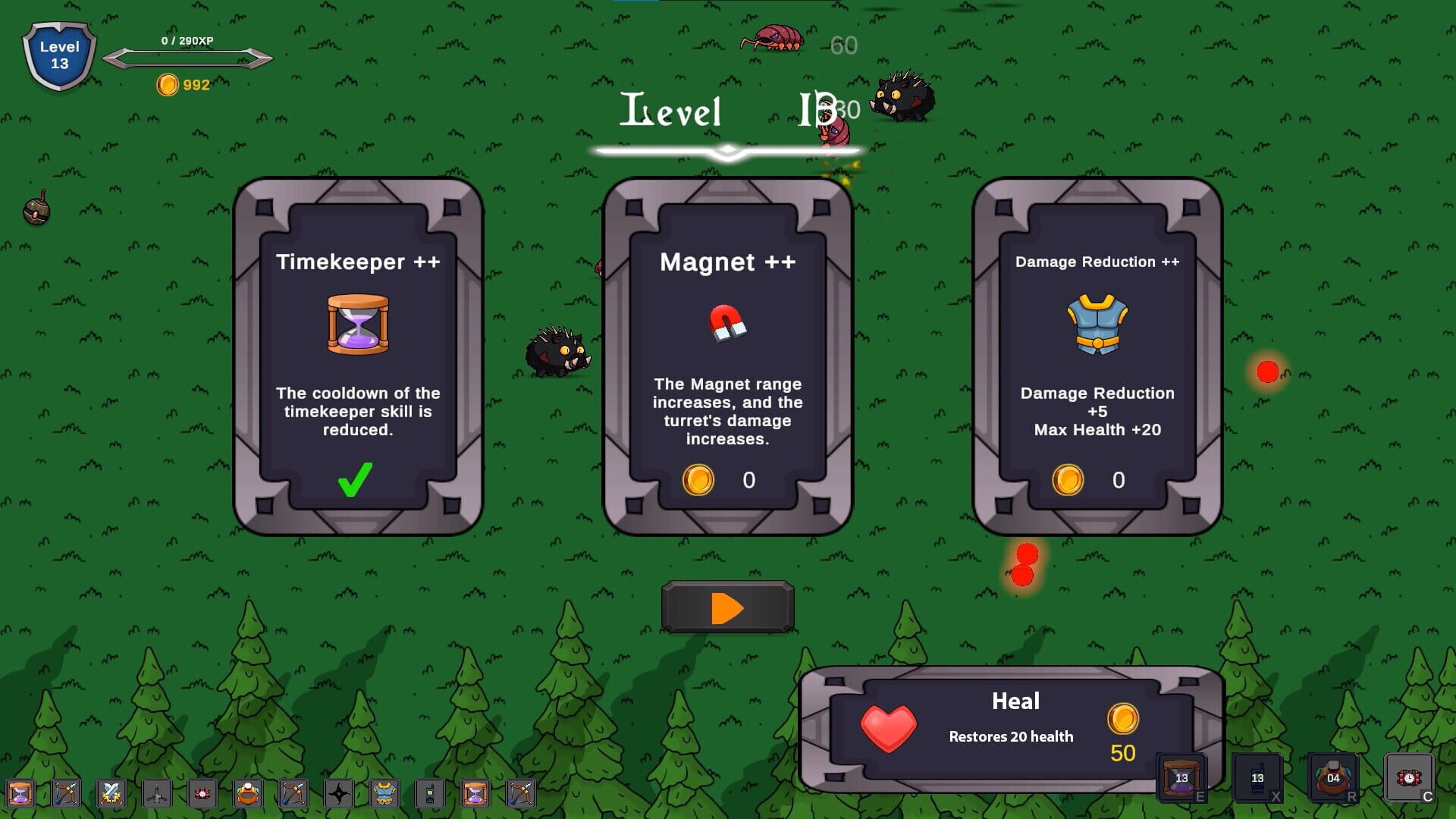Select the turret icon on the bottom bar
This screenshot has width=1456, height=819.
[x=155, y=794]
